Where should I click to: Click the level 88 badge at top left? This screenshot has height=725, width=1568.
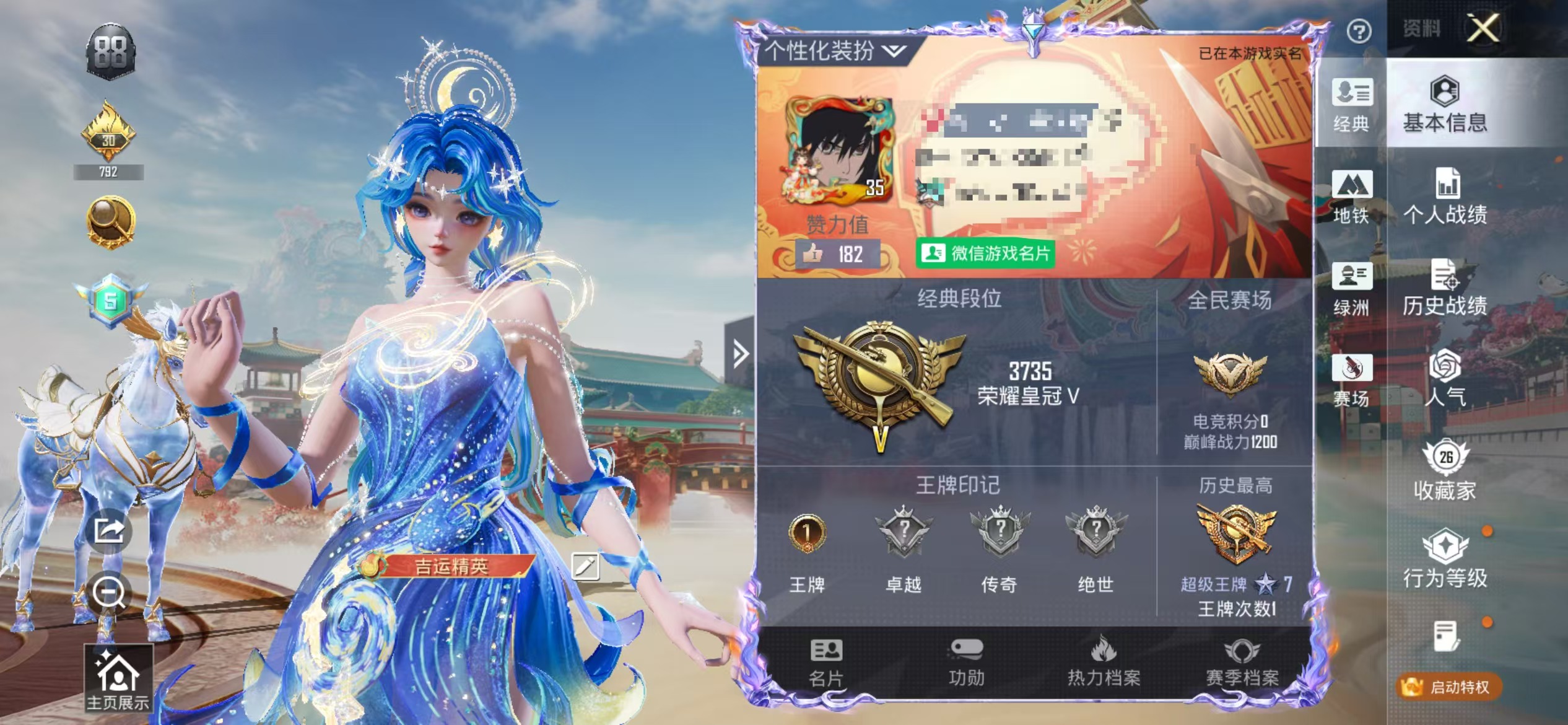coord(111,50)
